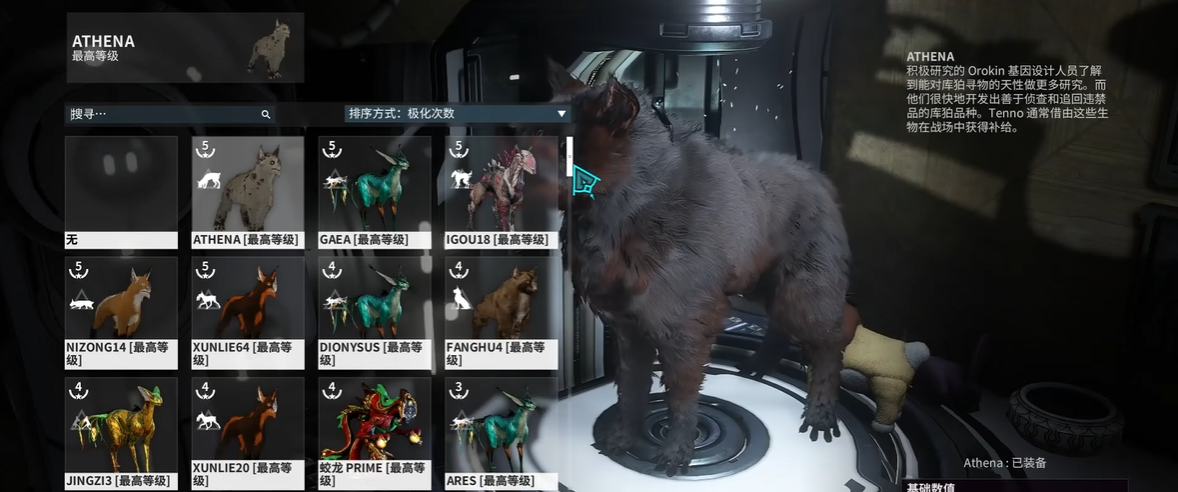The height and width of the screenshot is (492, 1178).
Task: Click the companion list scrollbar
Action: point(569,156)
